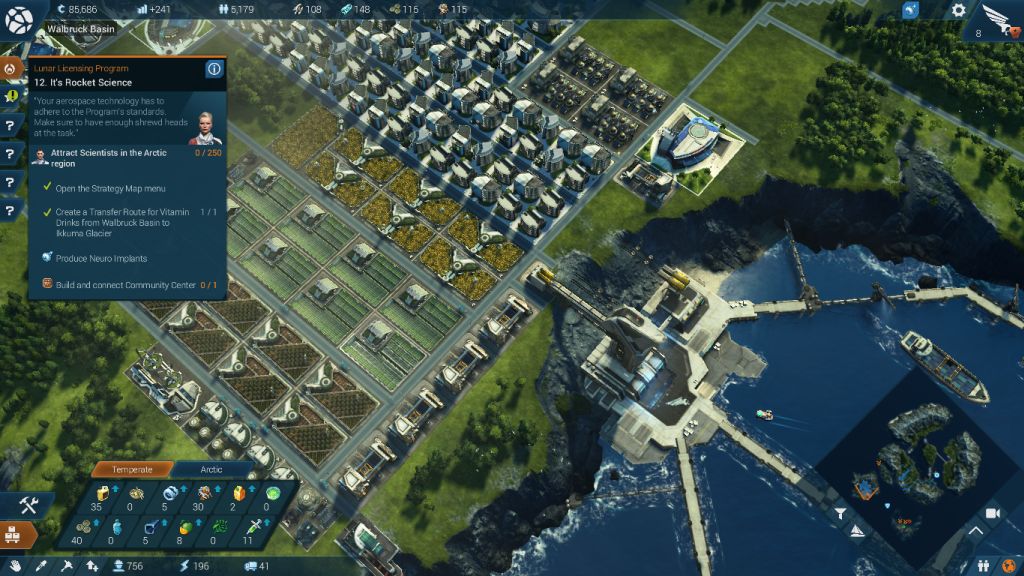The image size is (1024, 576).
Task: Select the Temperate resource tab
Action: 132,469
